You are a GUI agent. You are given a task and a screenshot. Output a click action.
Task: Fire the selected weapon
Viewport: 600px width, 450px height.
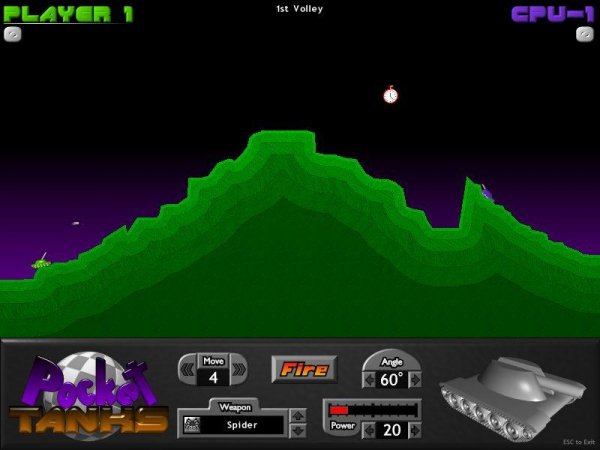pyautogui.click(x=304, y=369)
